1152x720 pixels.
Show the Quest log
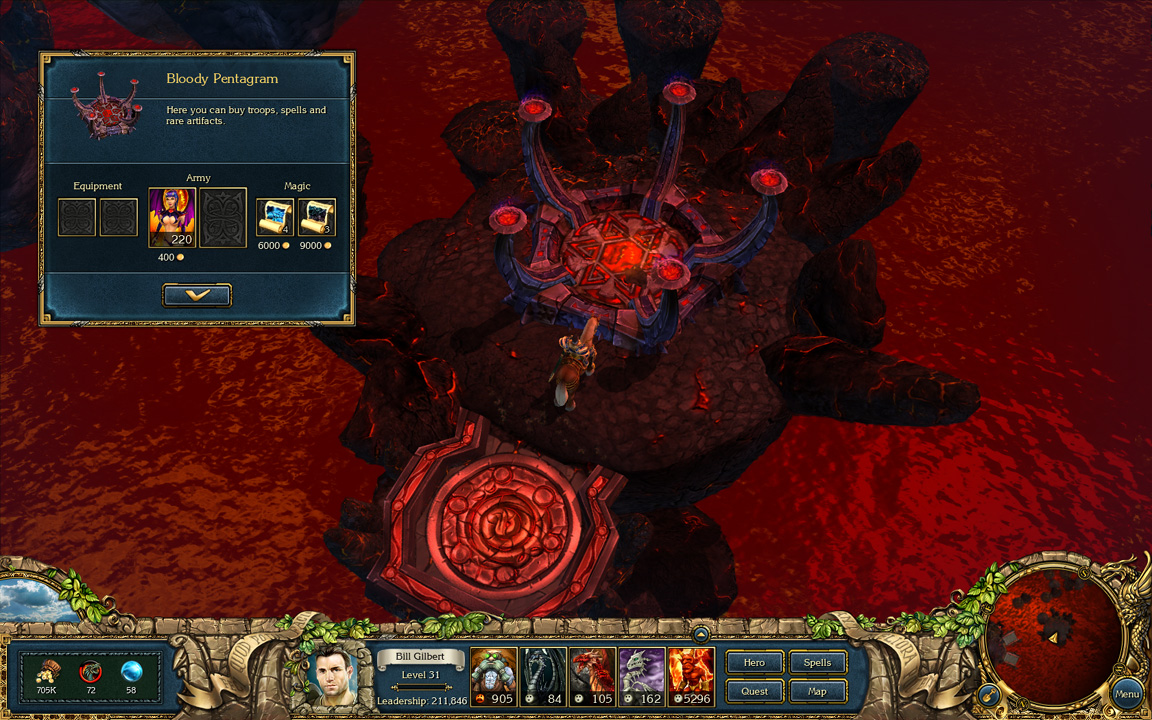click(x=754, y=691)
